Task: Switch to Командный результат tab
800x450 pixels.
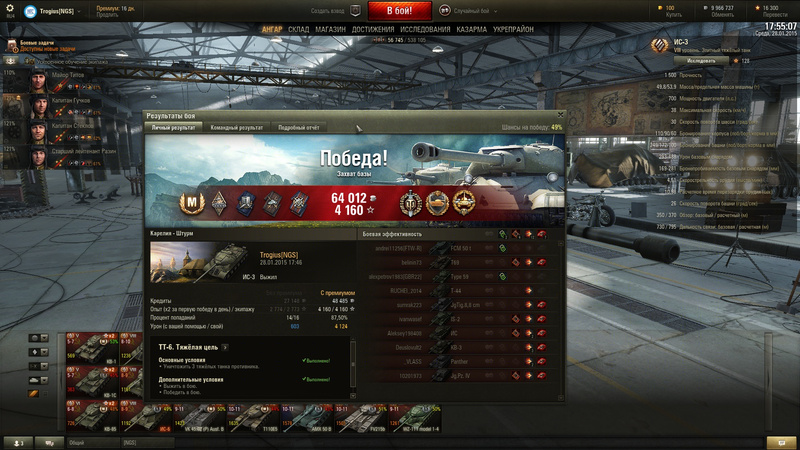Action: point(237,127)
